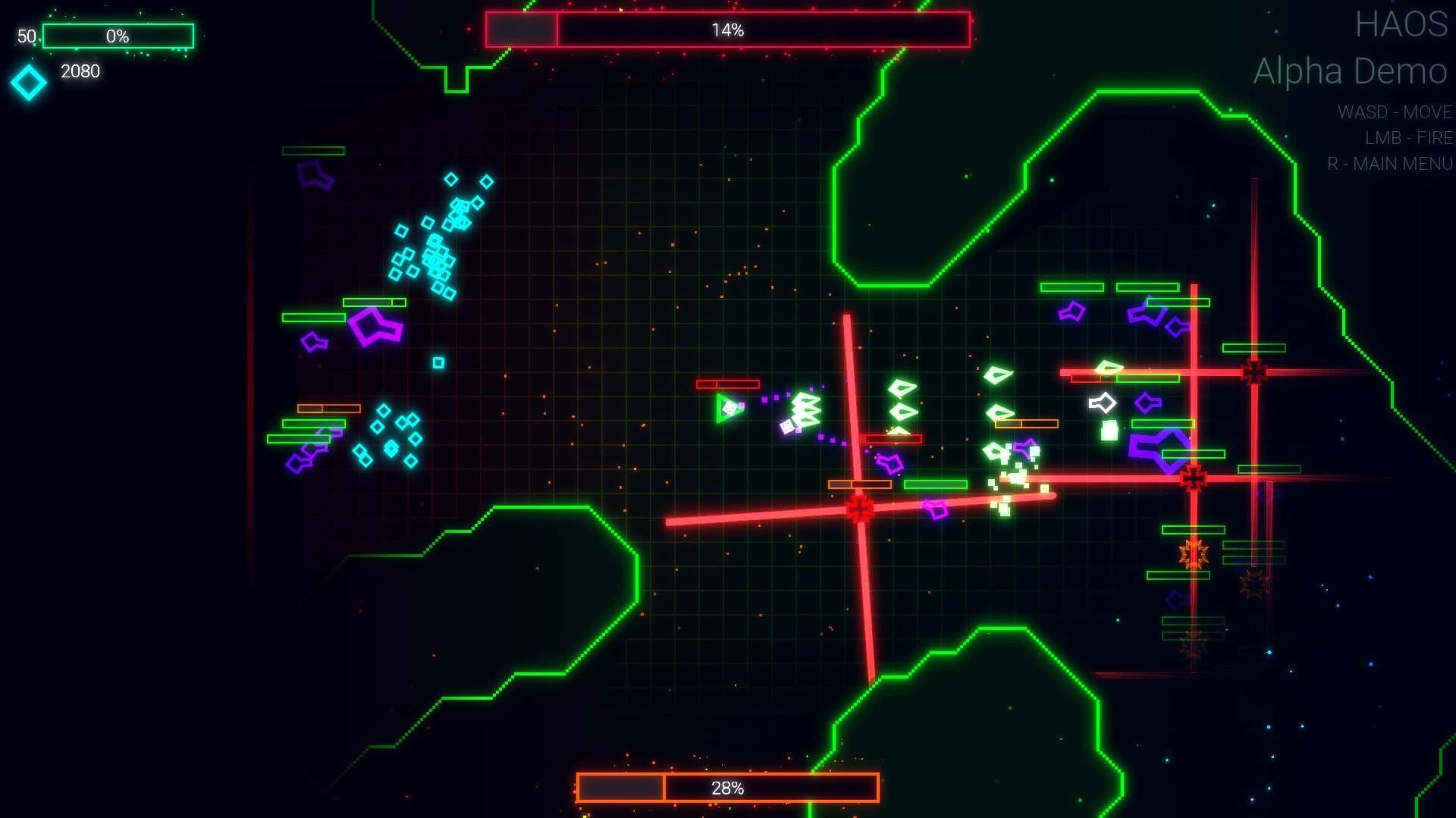Toggle the 0% green shield bar top left
Image resolution: width=1456 pixels, height=818 pixels.
point(118,35)
